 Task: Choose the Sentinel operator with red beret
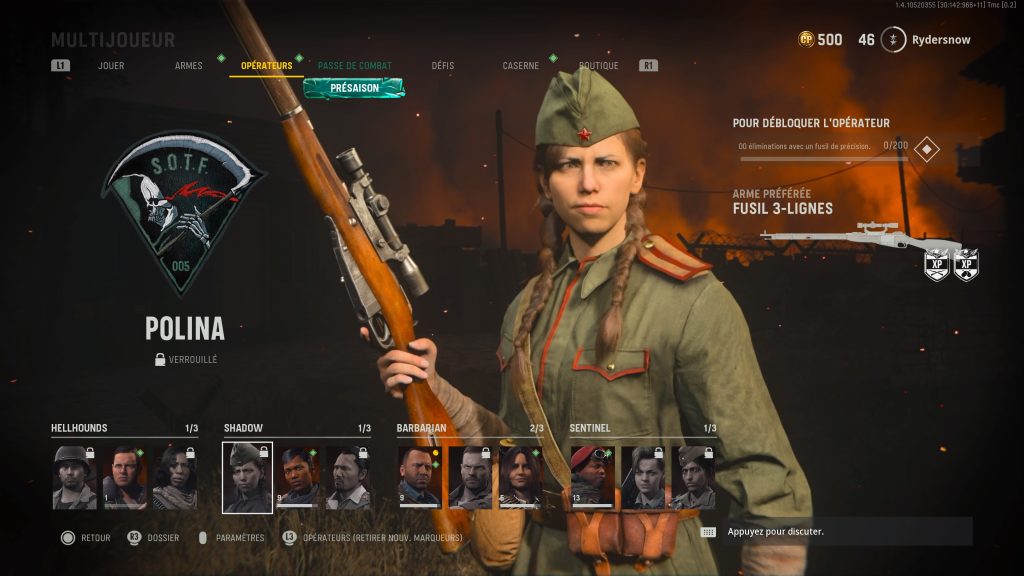[x=592, y=477]
